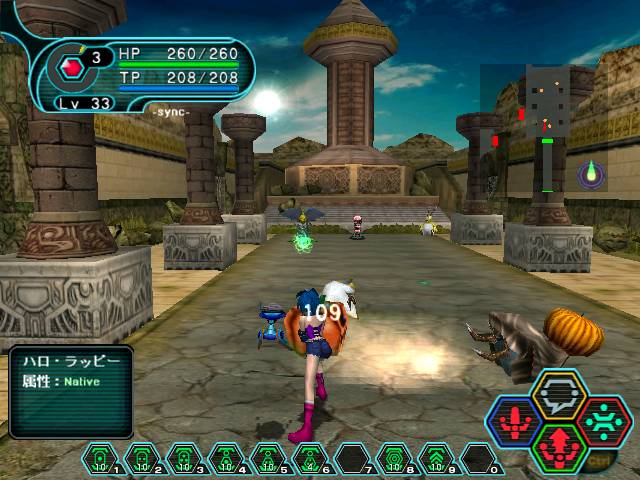Select hotbar slot number 1
The height and width of the screenshot is (480, 640).
pyautogui.click(x=101, y=459)
